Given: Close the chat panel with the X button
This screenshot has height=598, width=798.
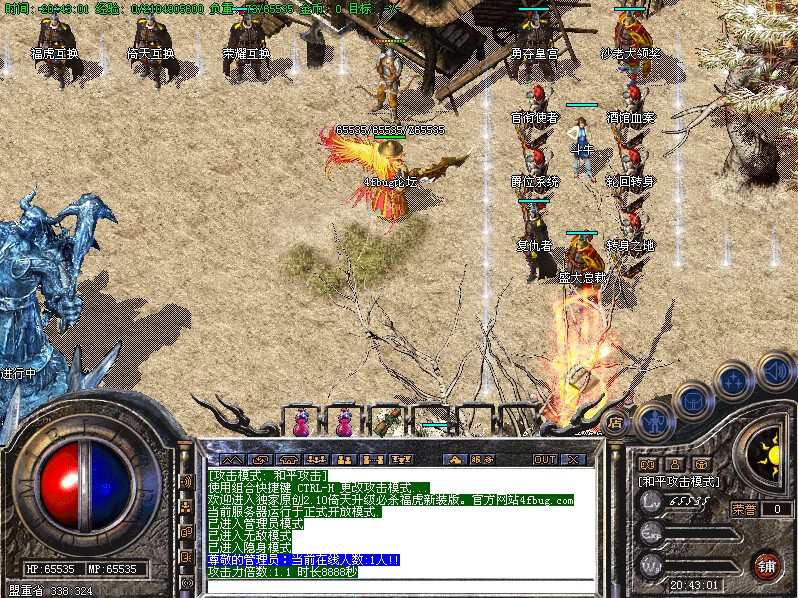Looking at the screenshot, I should click(573, 459).
